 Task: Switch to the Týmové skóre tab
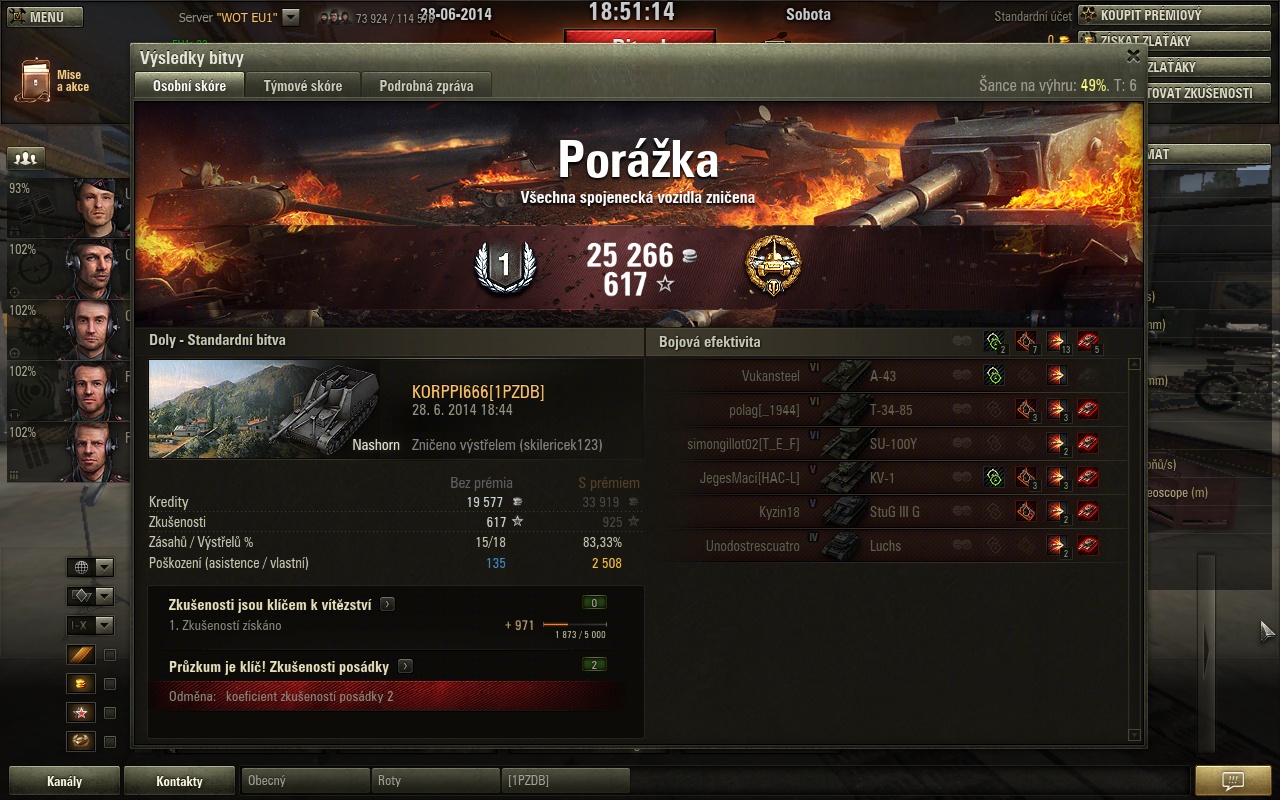[x=303, y=86]
